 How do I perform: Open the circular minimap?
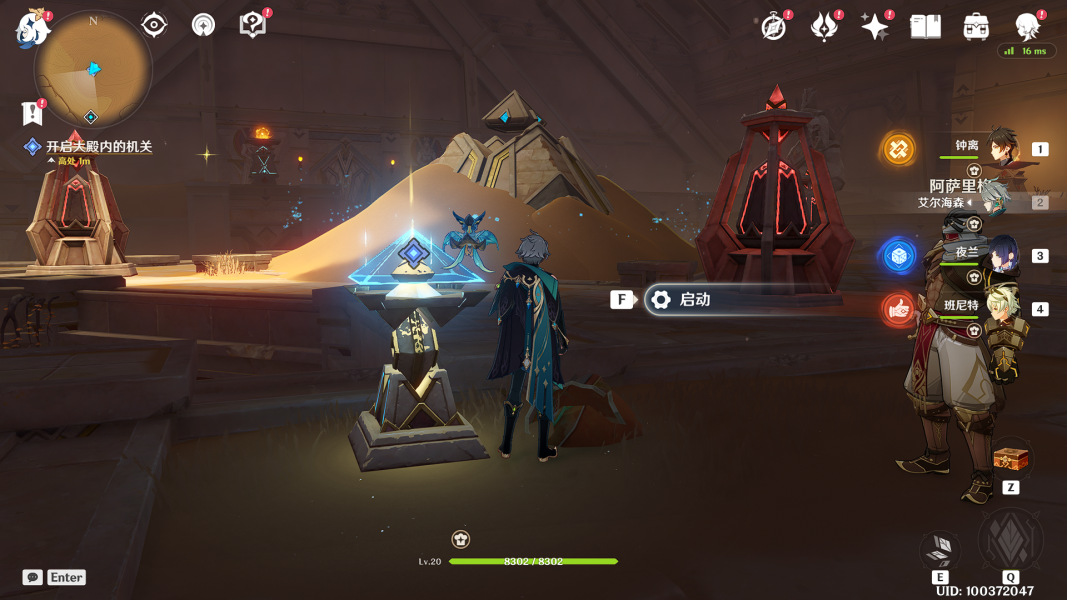[92, 70]
